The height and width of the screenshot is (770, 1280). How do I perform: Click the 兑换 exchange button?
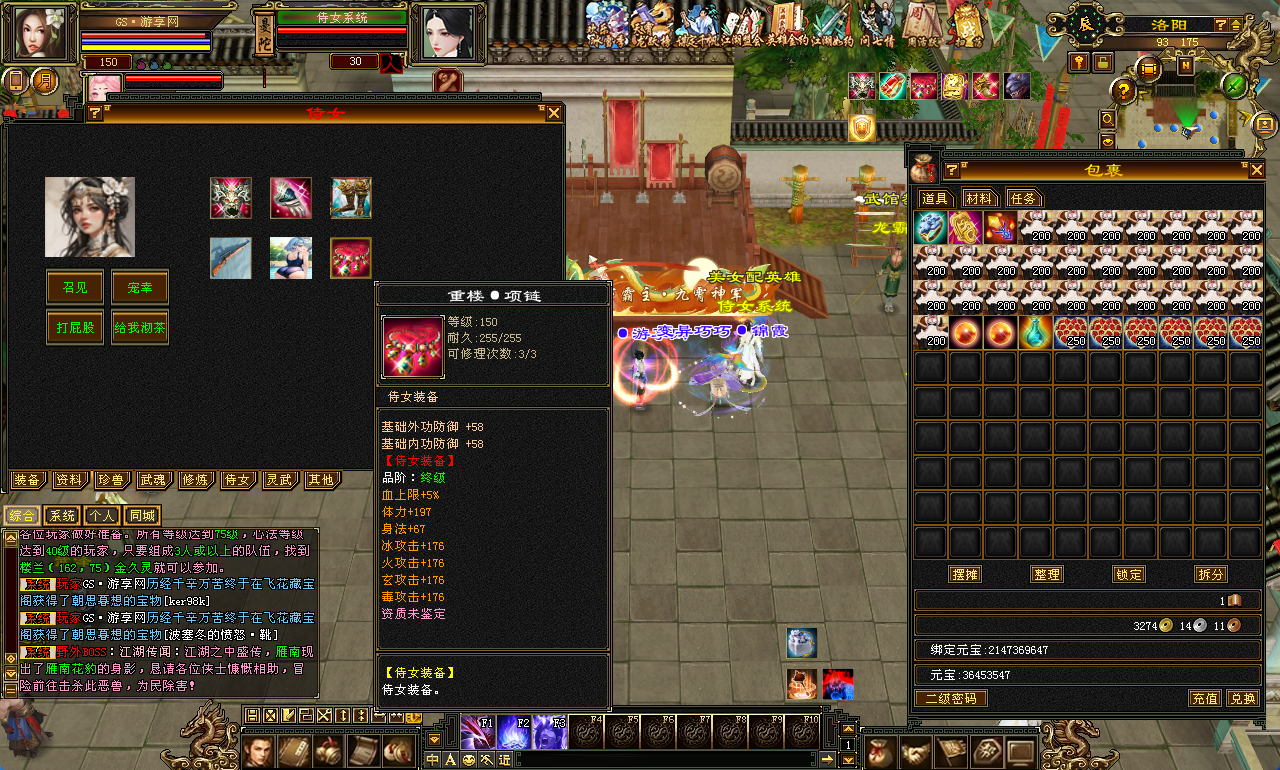click(1242, 698)
